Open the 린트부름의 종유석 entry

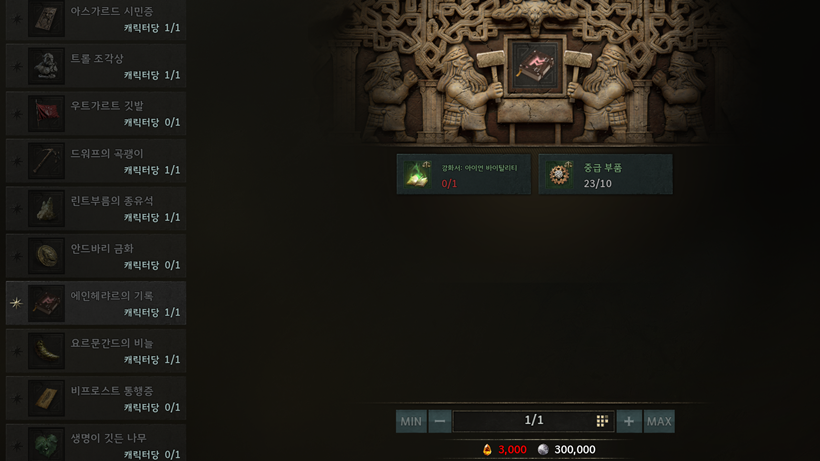point(96,209)
